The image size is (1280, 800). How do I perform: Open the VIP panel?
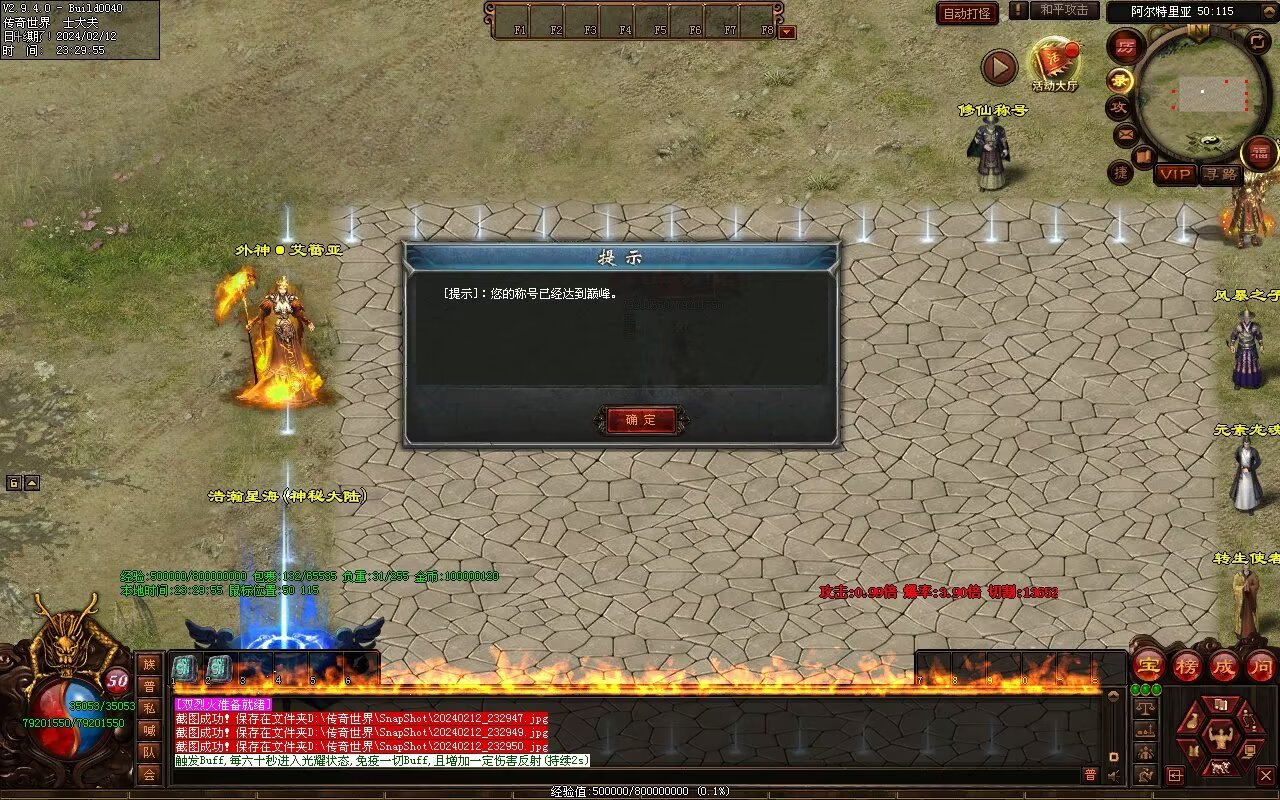(x=1175, y=174)
